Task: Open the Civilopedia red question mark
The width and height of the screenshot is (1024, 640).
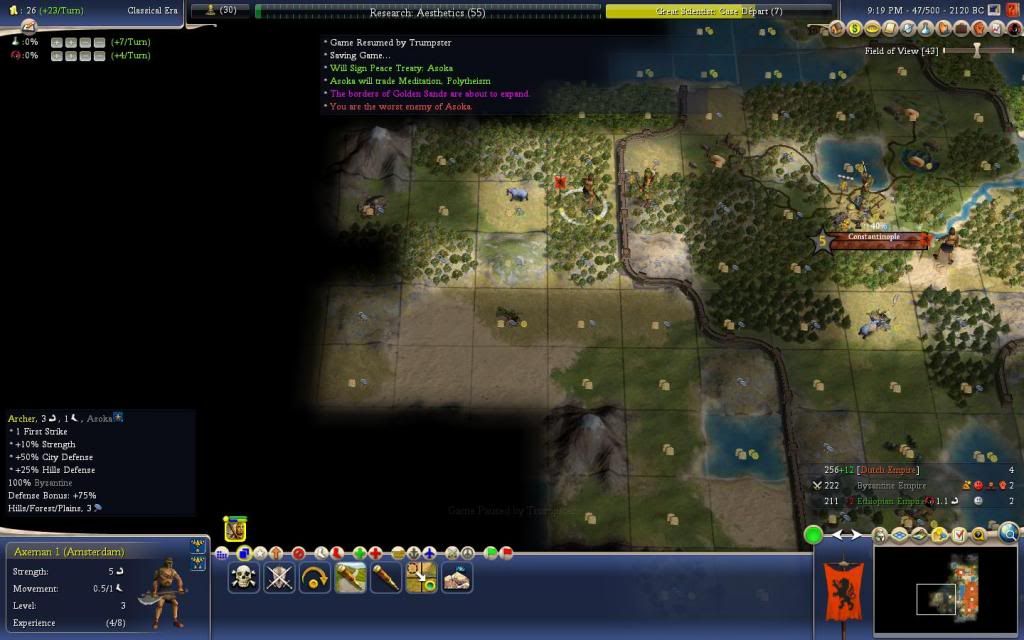Action: (1014, 30)
